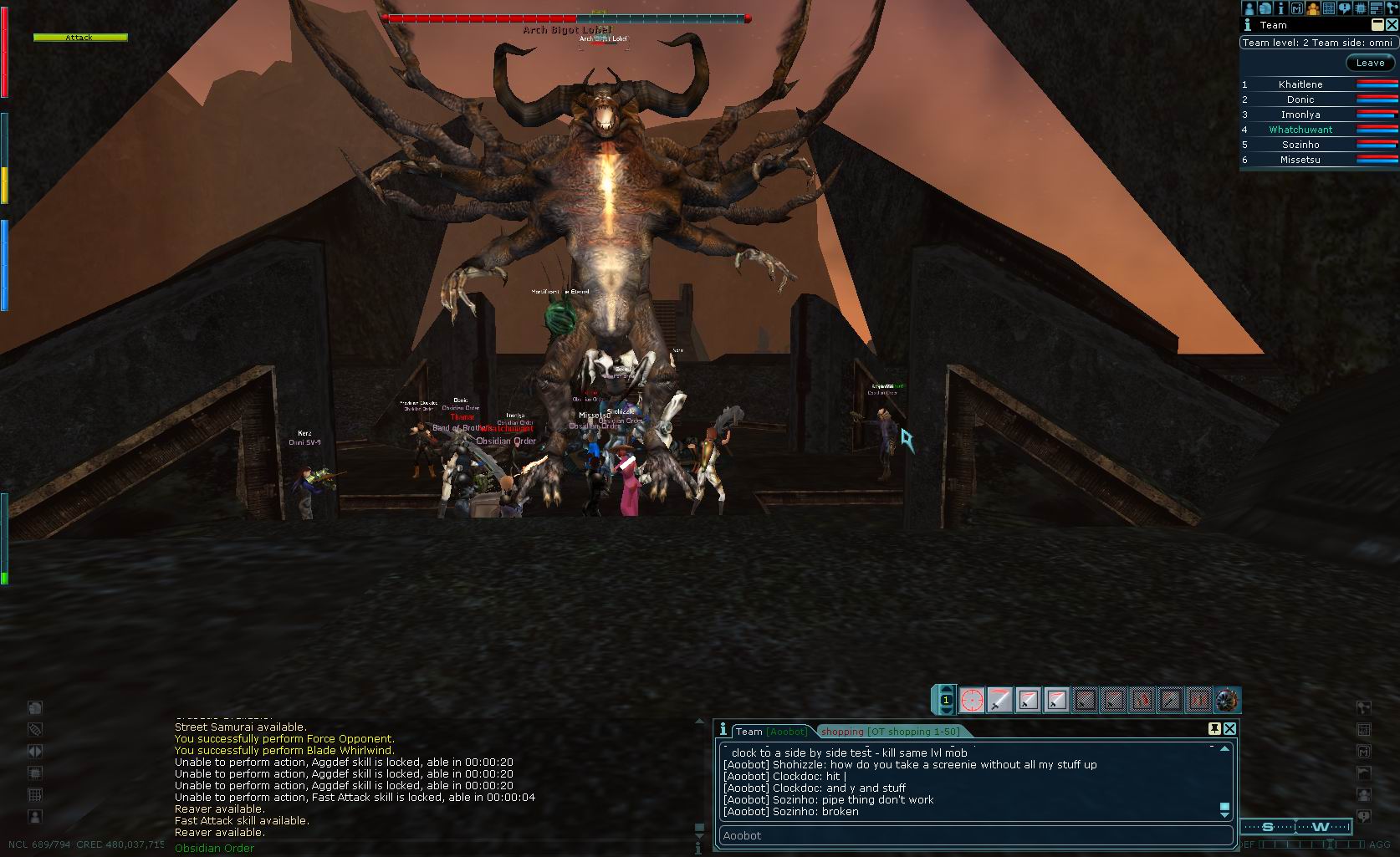1400x857 pixels.
Task: Open the map 'M' icon in top menu
Action: [1297, 8]
